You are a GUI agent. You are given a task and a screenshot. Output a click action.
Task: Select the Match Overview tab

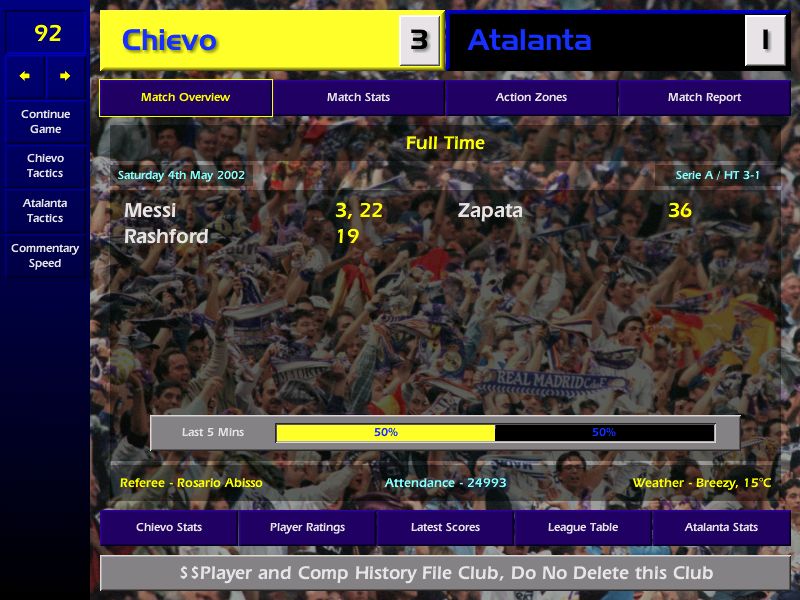(x=185, y=98)
